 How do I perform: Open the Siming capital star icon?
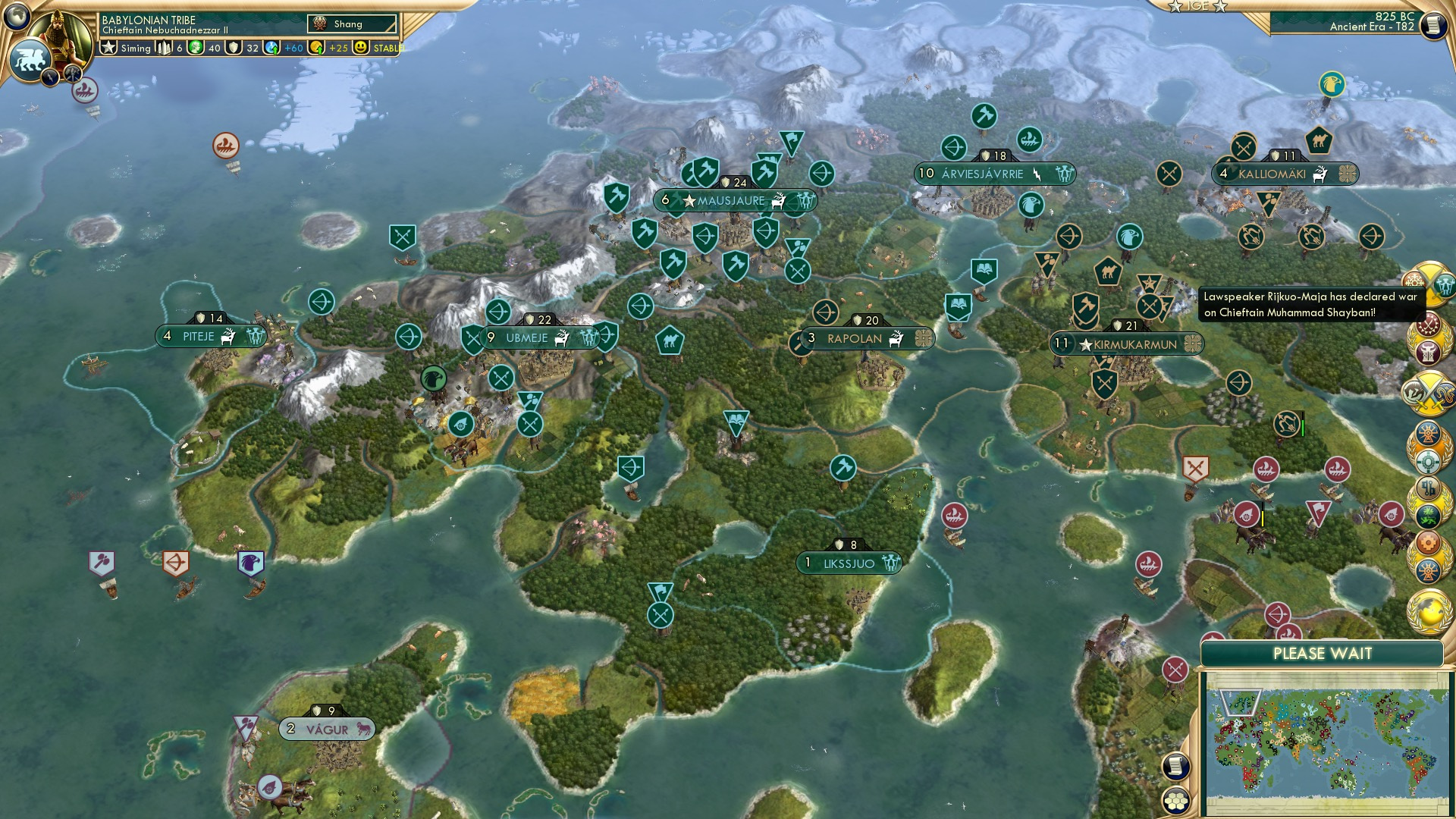pos(109,48)
